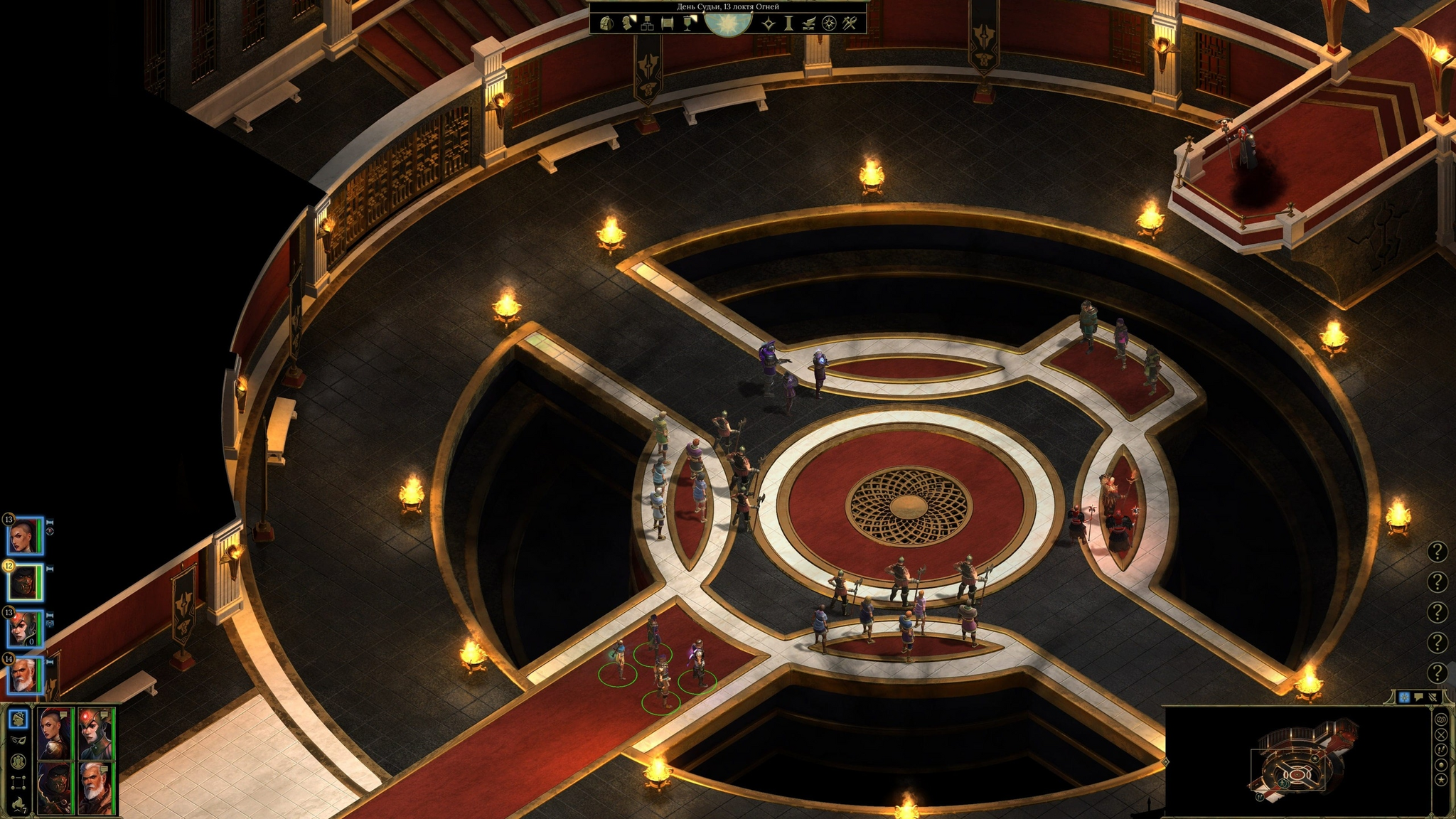Select the level 12 masked character portrait

[x=24, y=583]
